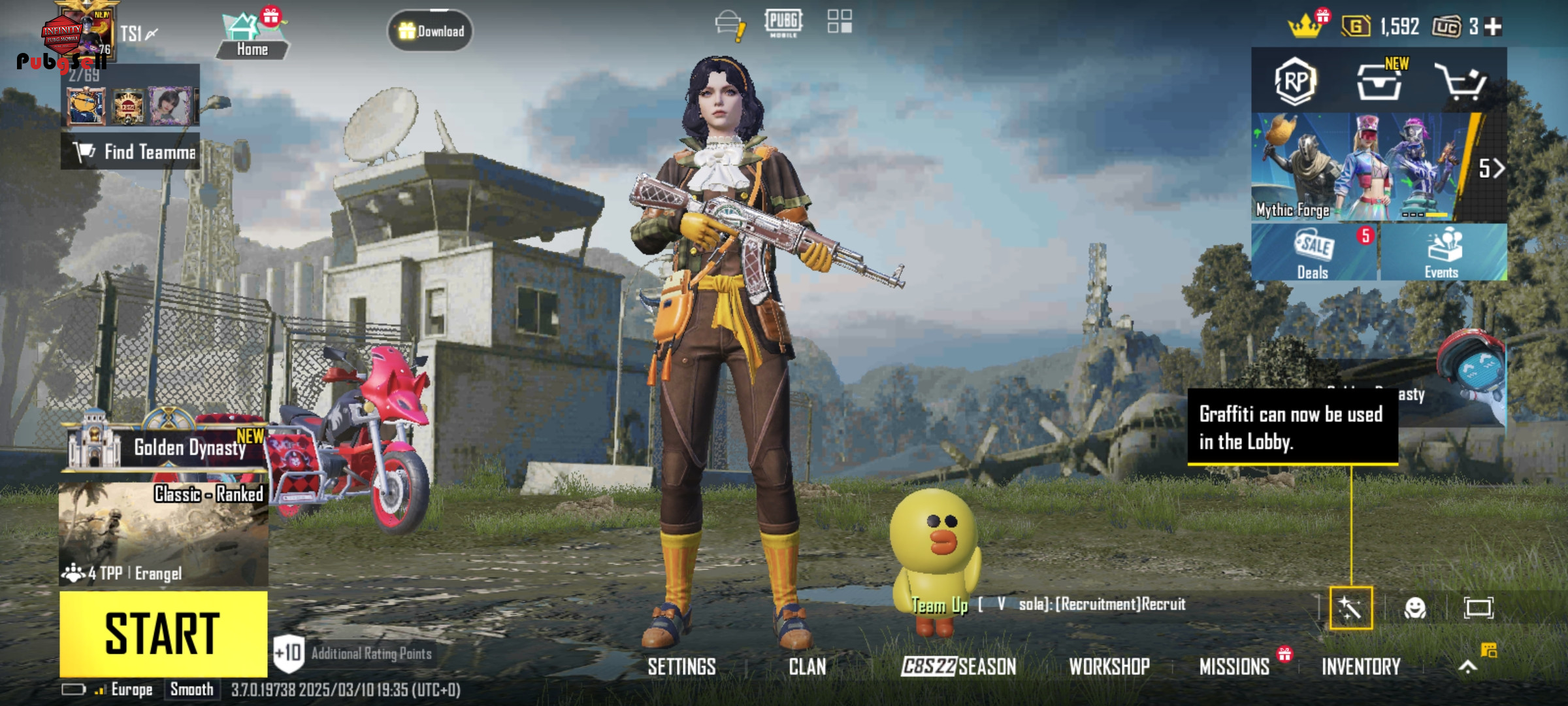The width and height of the screenshot is (1568, 706).
Task: Open the Clan page
Action: (807, 667)
